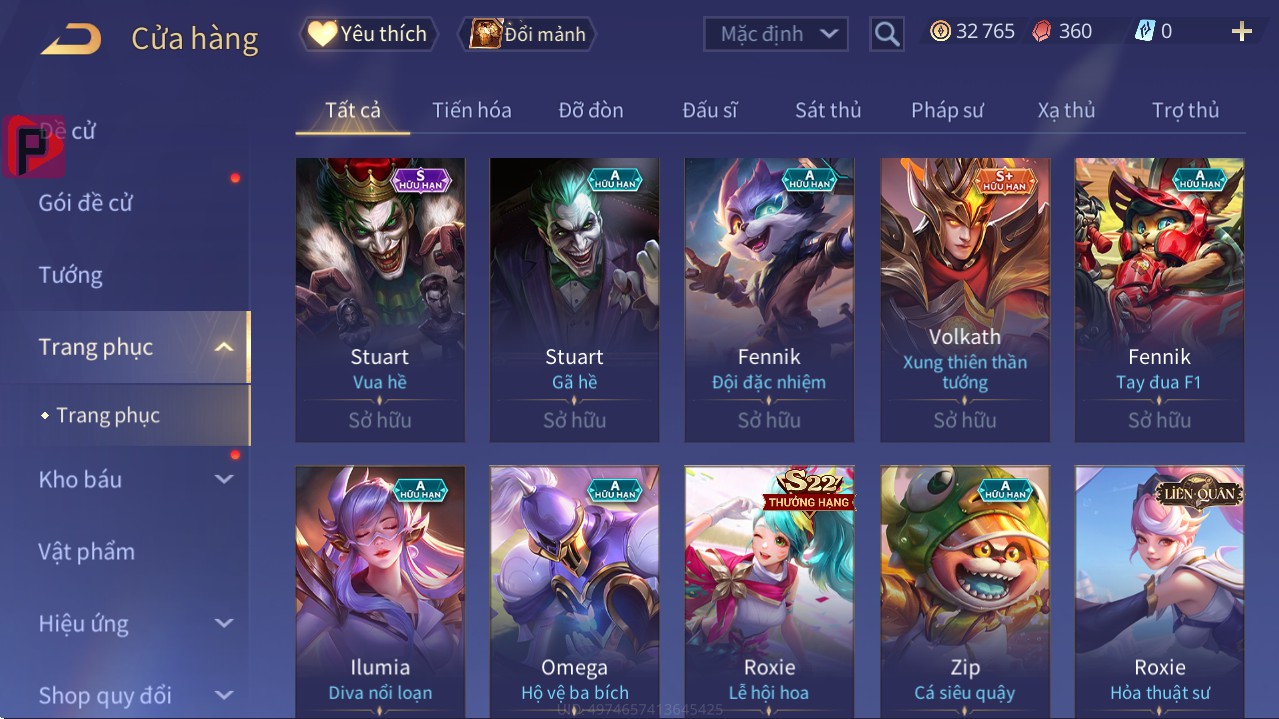
Task: Open Gói đề cử in sidebar
Action: click(86, 203)
